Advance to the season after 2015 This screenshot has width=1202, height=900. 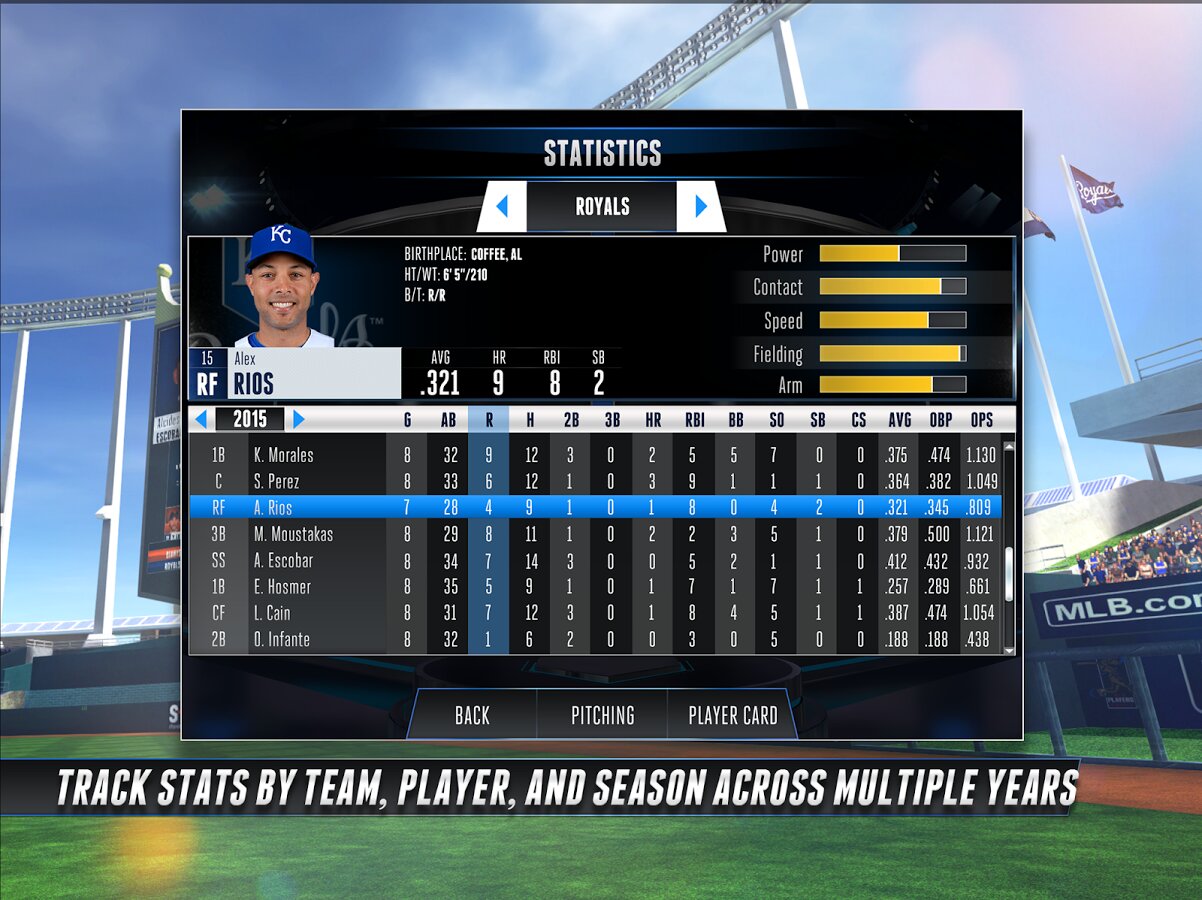[298, 420]
